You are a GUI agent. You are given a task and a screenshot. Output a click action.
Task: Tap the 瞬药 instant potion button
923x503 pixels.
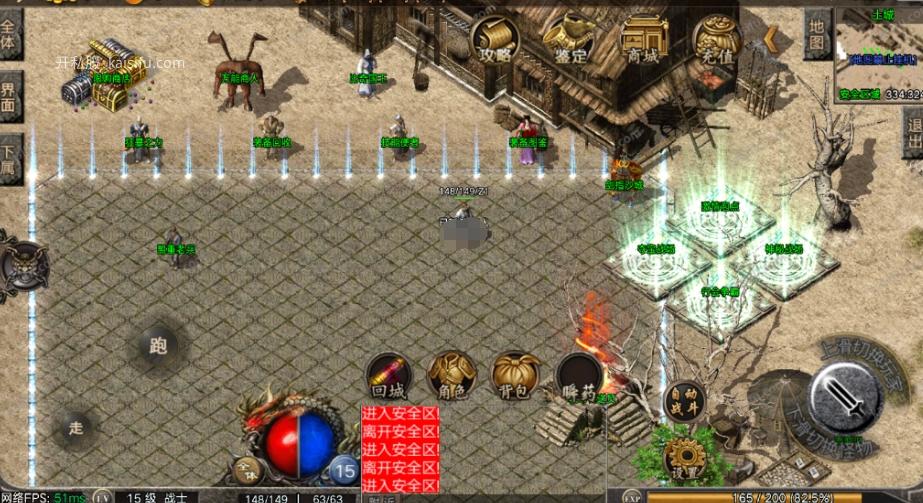pos(579,376)
